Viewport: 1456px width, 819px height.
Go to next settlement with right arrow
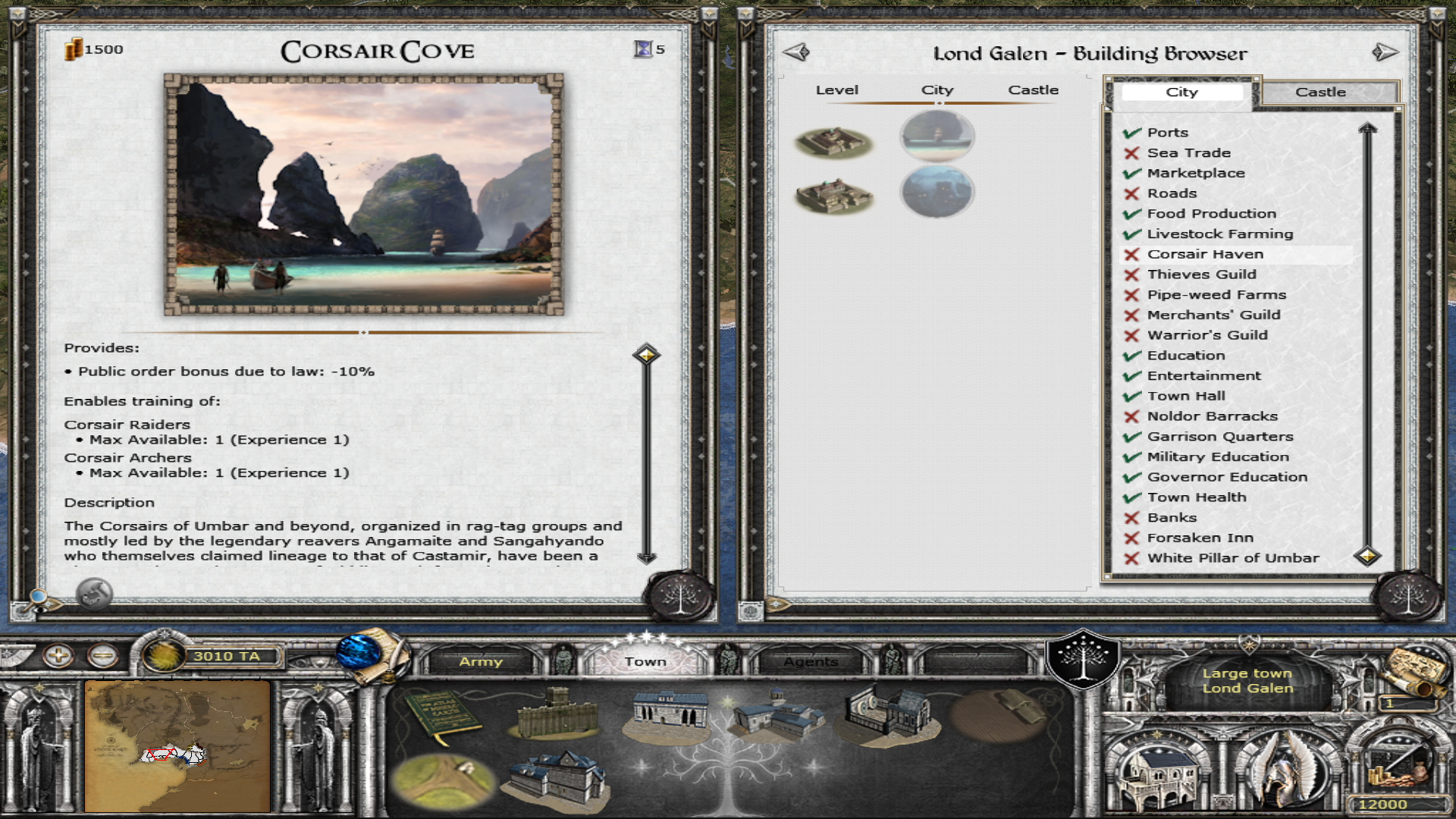point(1385,52)
